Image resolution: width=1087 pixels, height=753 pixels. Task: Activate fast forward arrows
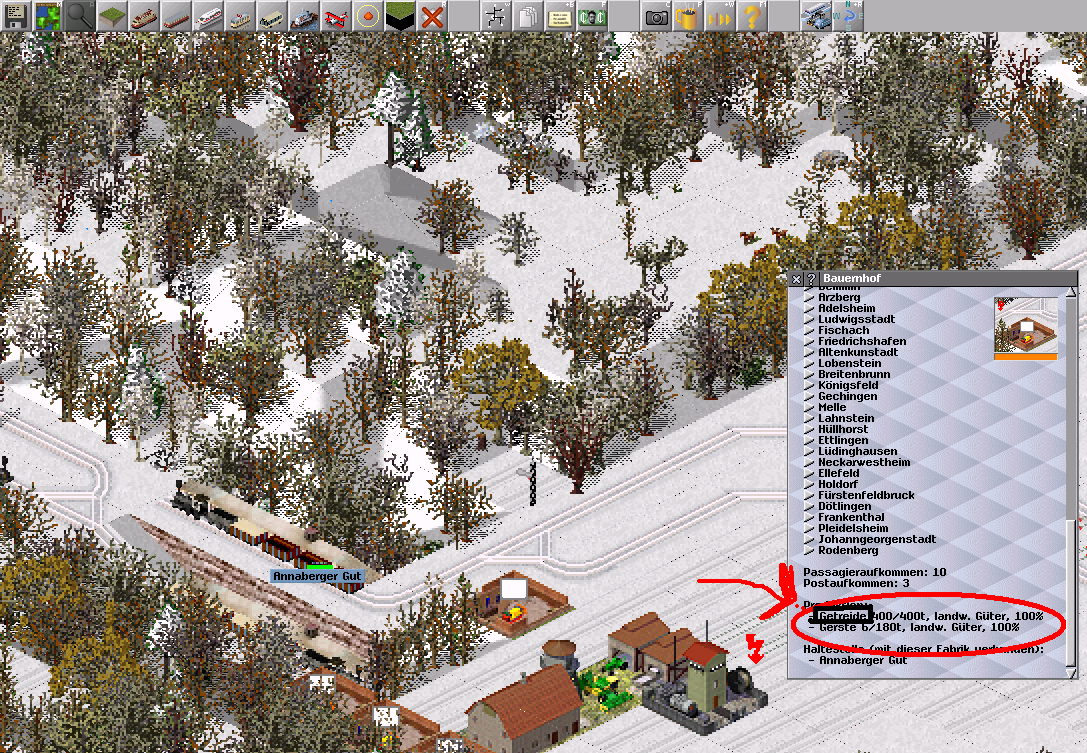[x=720, y=16]
